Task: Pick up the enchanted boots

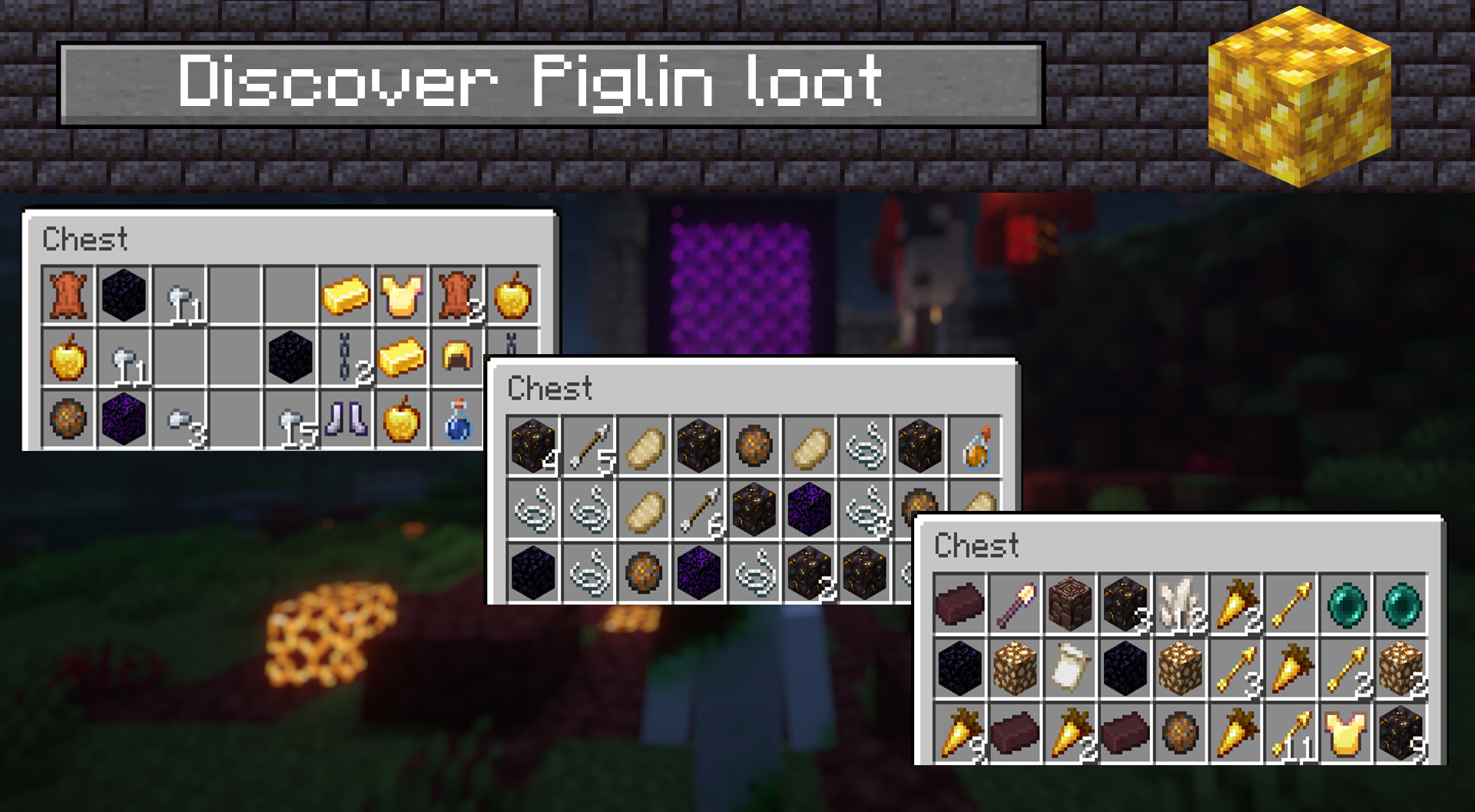Action: pos(346,420)
